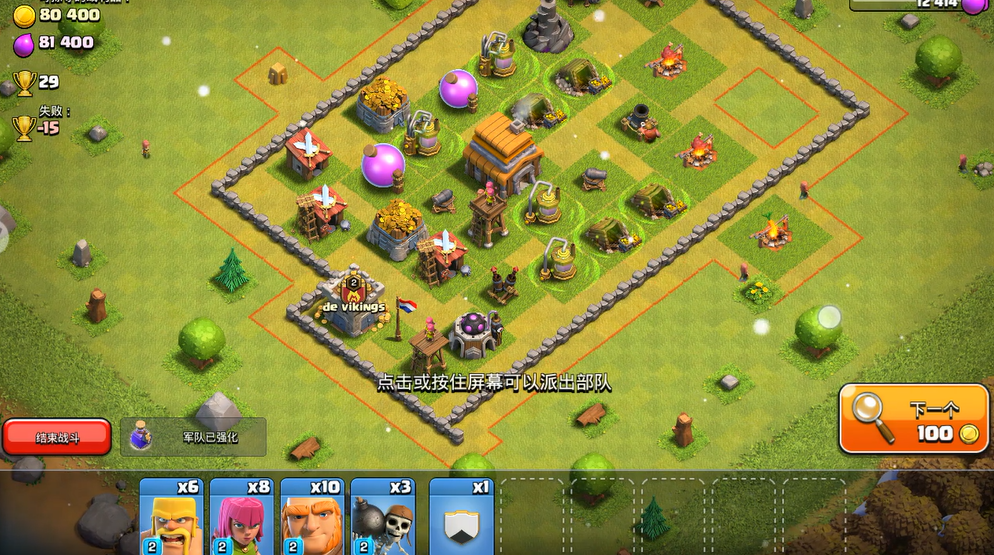This screenshot has height=555, width=994.
Task: Select the Barbarian troop card
Action: (171, 518)
